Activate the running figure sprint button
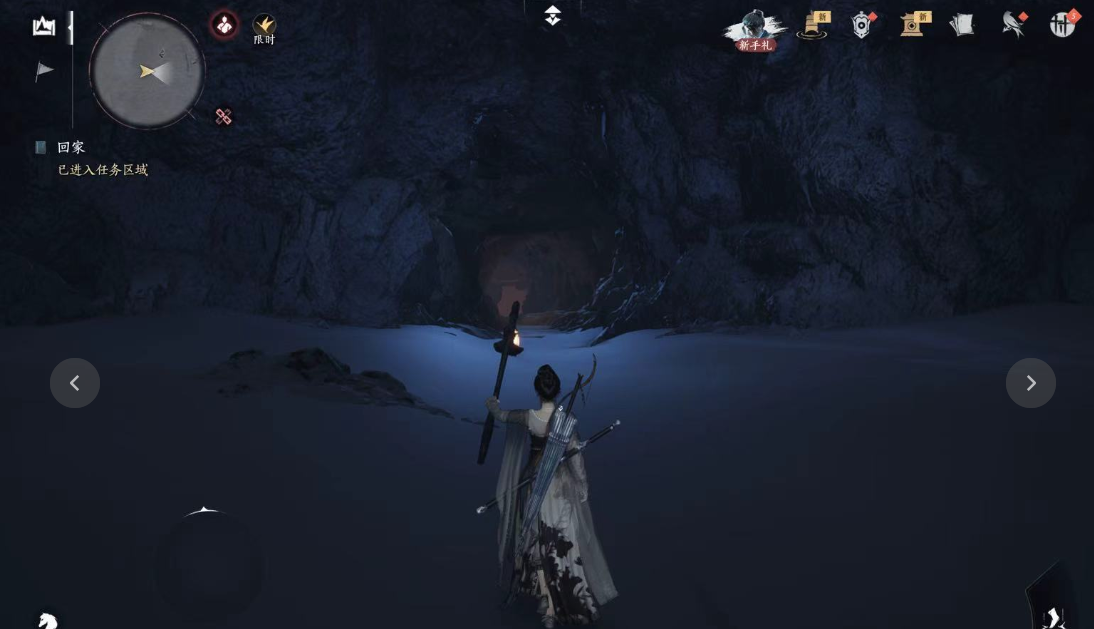 pyautogui.click(x=1053, y=615)
